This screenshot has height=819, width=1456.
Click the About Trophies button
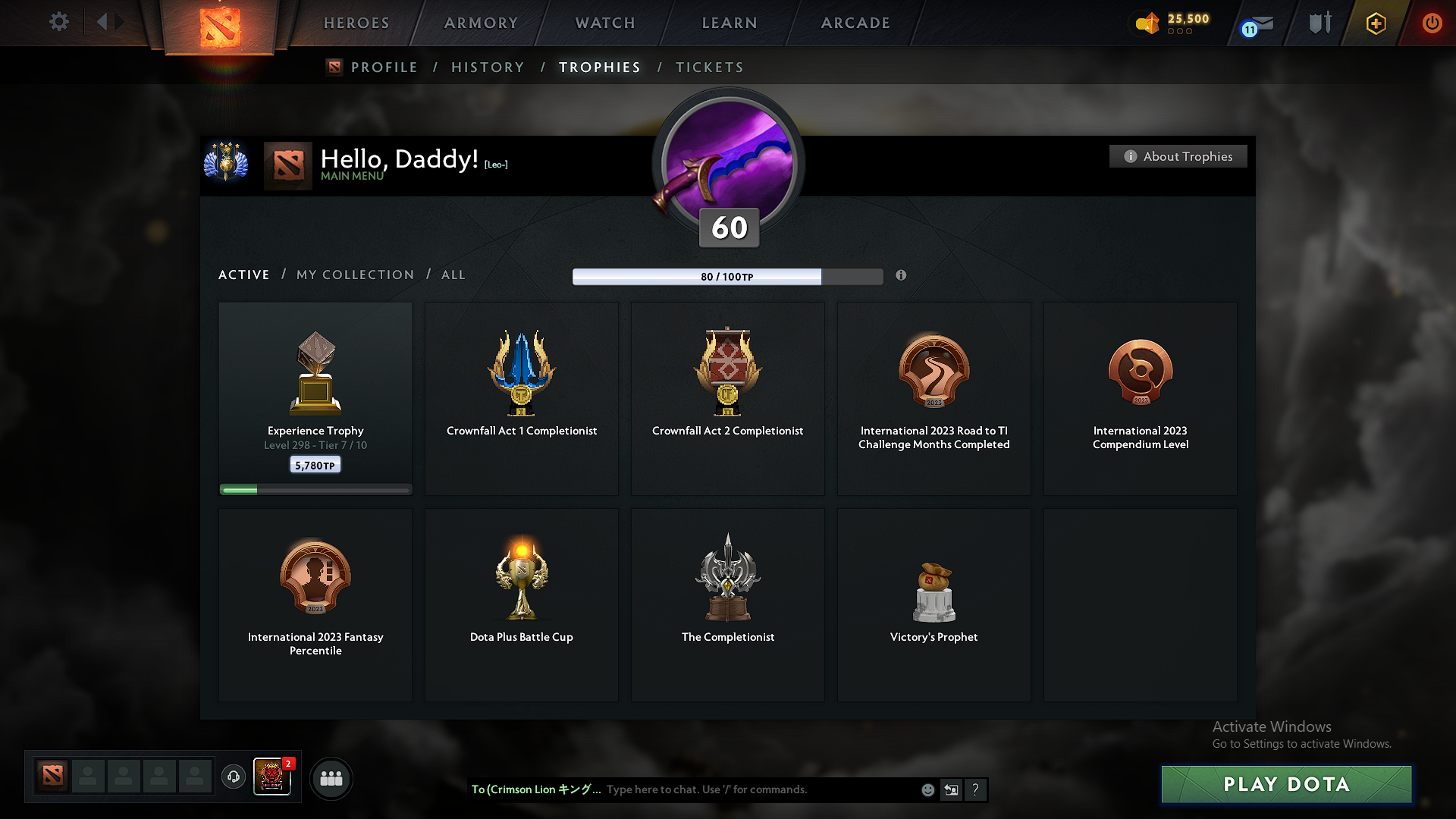tap(1178, 156)
